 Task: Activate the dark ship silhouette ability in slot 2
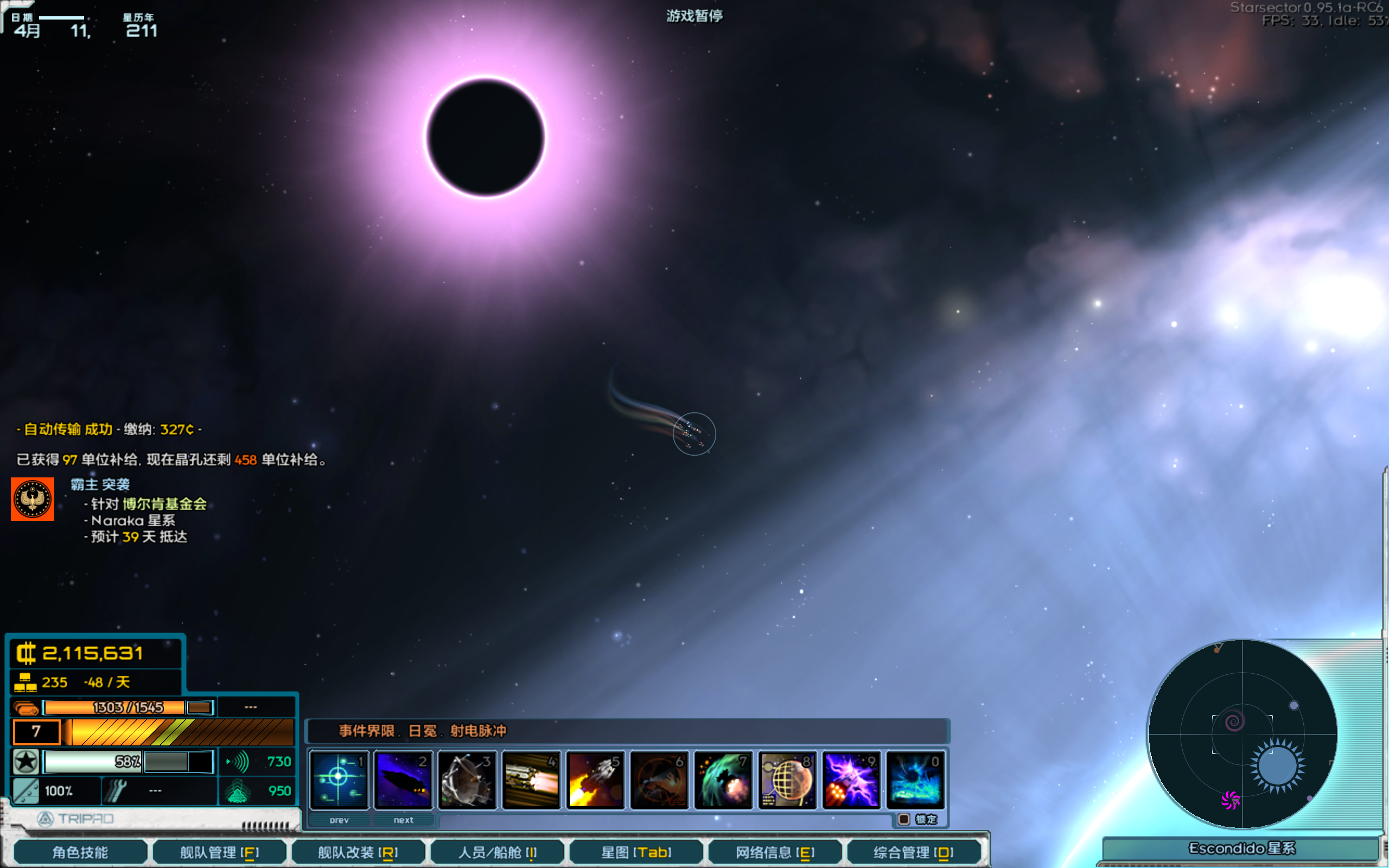[403, 779]
